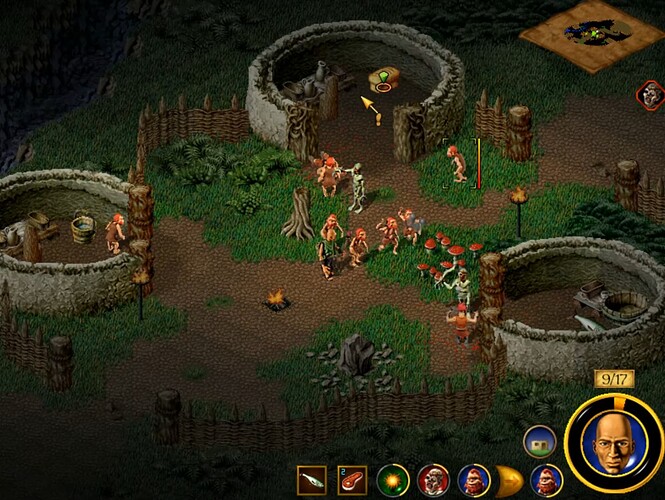This screenshot has height=500, width=665.
Task: Activate the green starburst spell icon
Action: (392, 481)
